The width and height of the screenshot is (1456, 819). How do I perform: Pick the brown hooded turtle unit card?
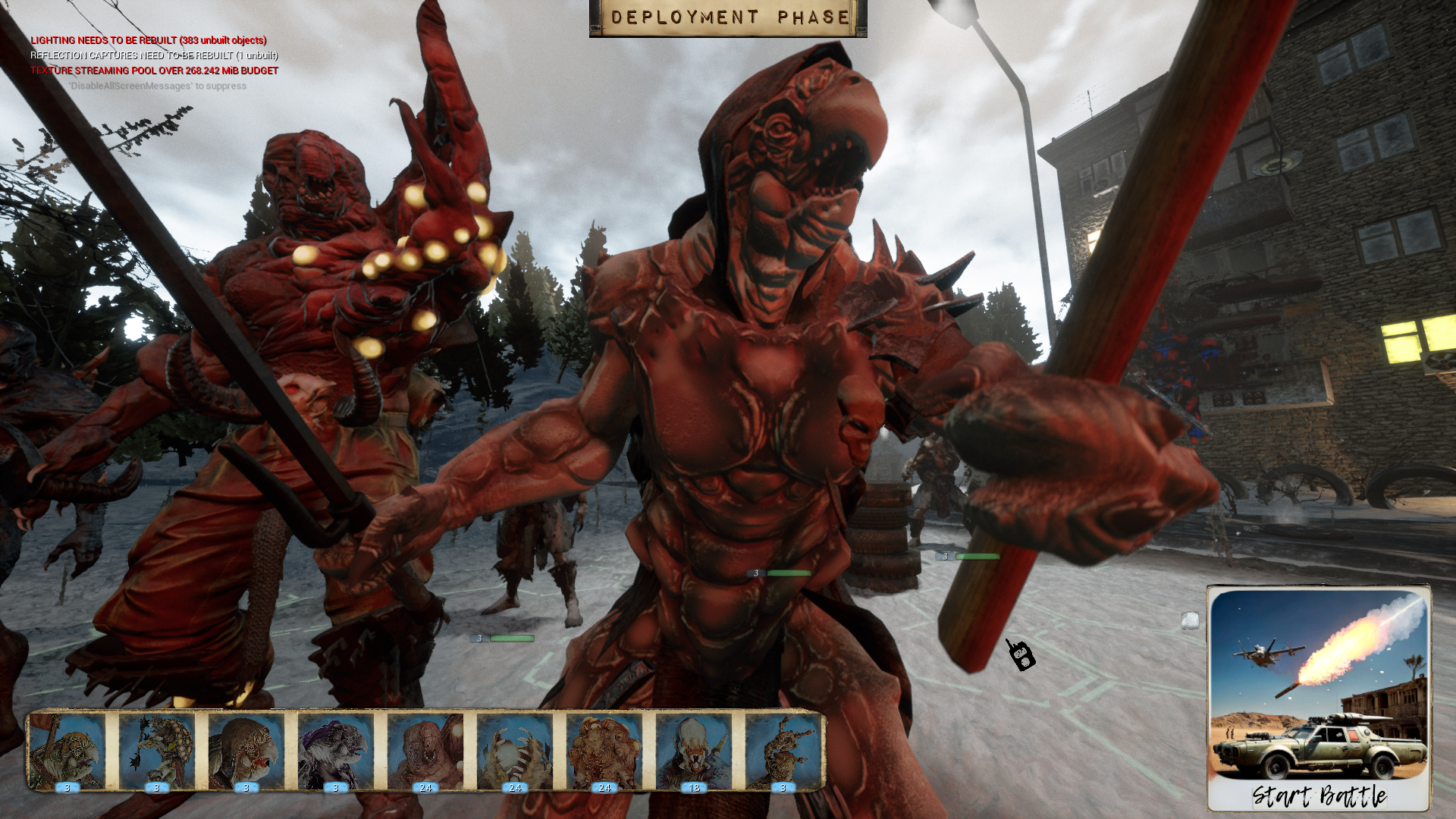[246, 751]
